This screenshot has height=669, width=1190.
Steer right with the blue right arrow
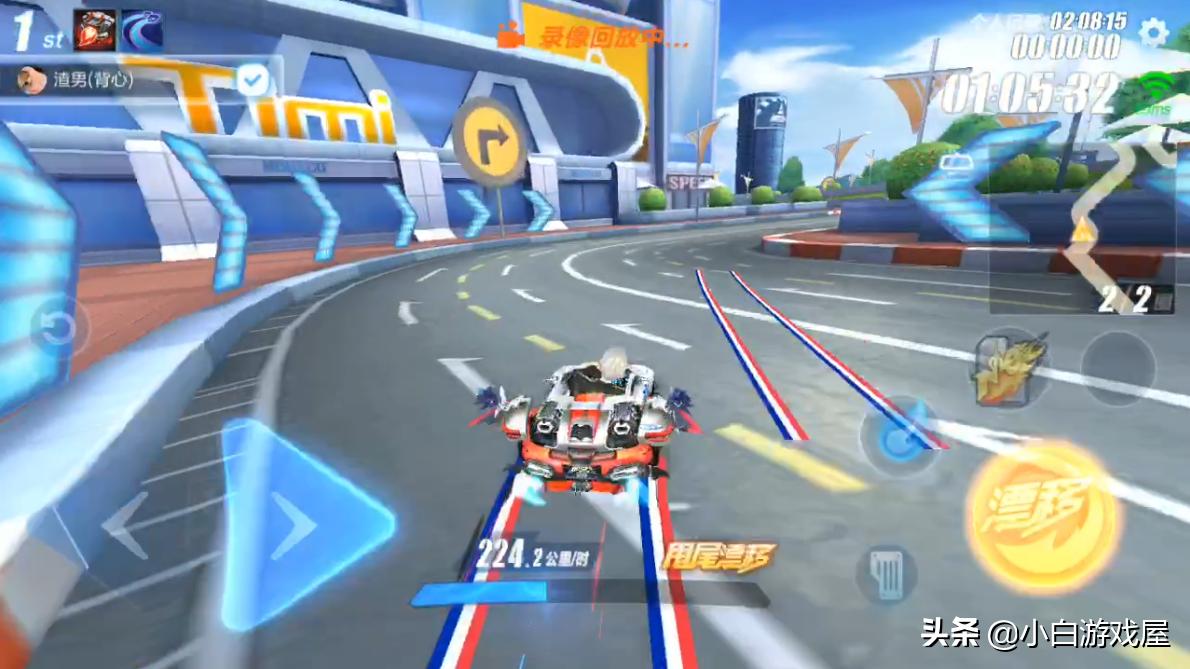[302, 524]
